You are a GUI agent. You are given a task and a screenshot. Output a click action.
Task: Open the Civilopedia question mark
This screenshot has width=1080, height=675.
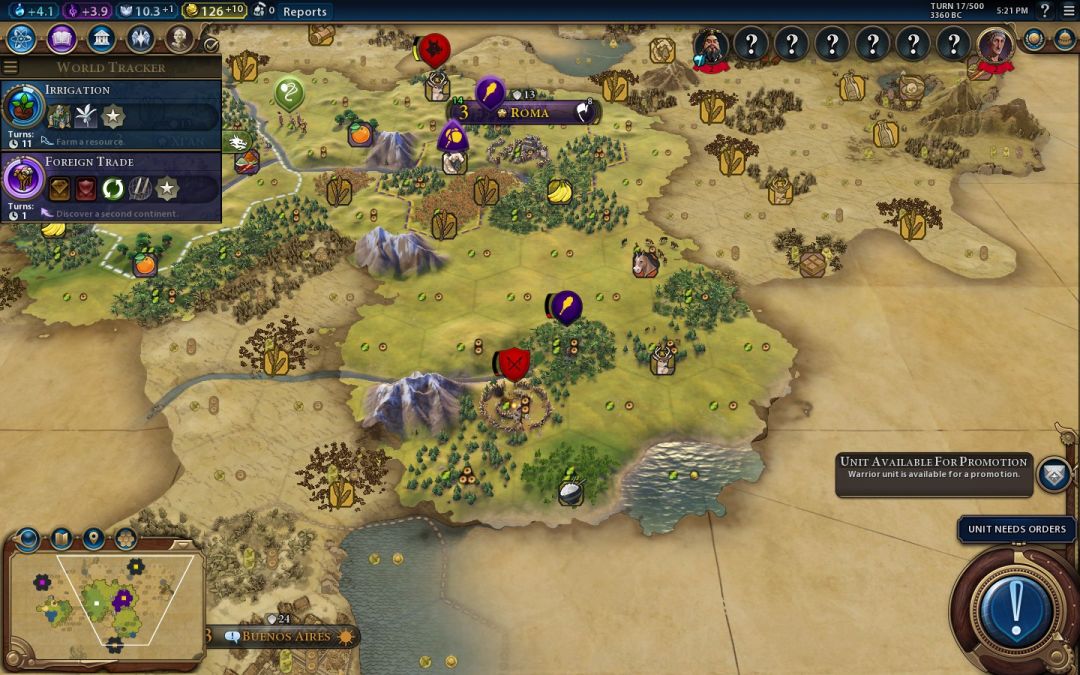click(x=1045, y=11)
